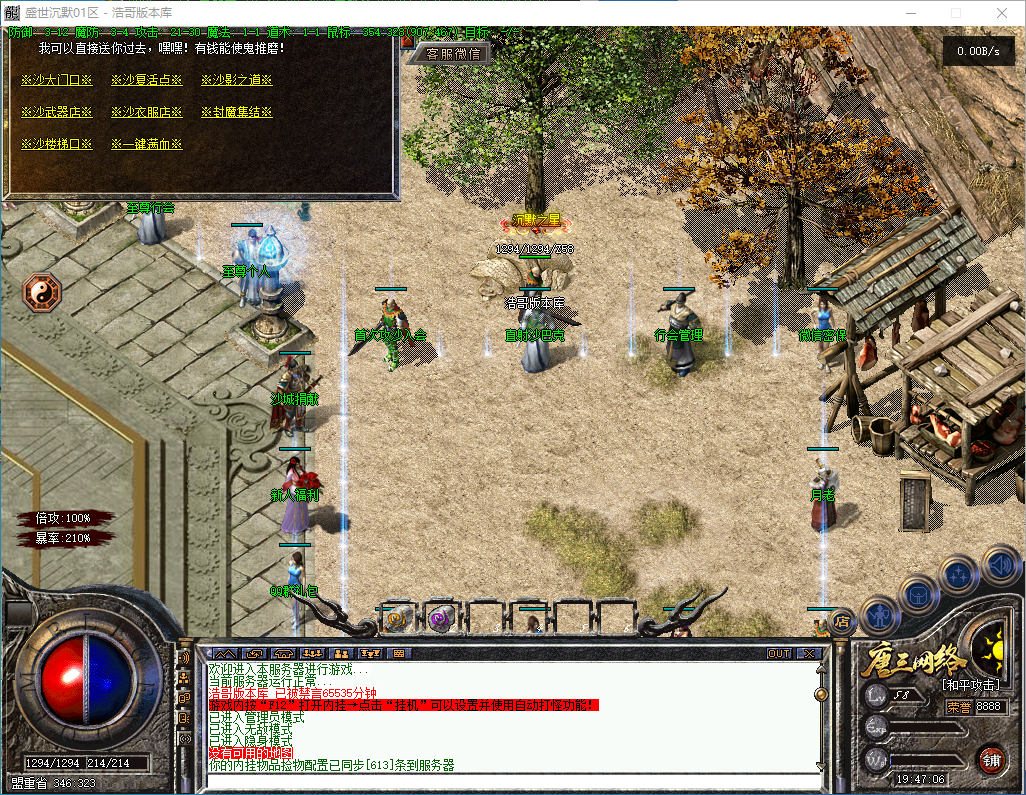Screen dimensions: 1026x795
Task: Open the 店 shop round button
Action: (x=842, y=622)
